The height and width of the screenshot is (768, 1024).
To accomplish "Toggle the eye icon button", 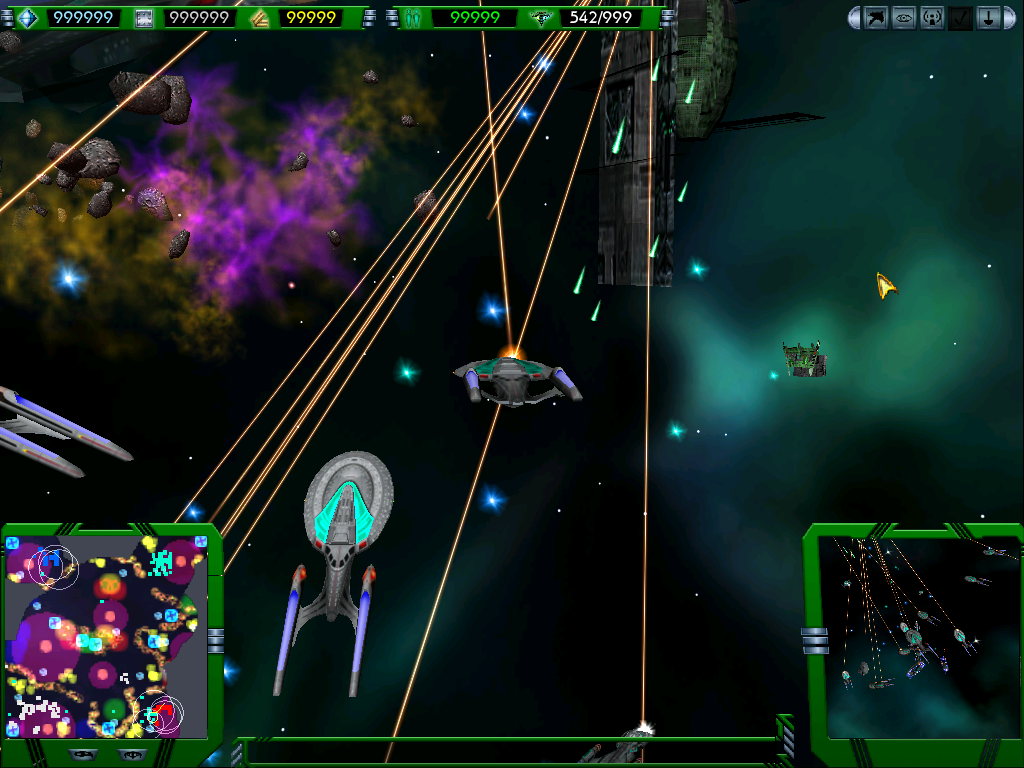I will click(x=904, y=18).
